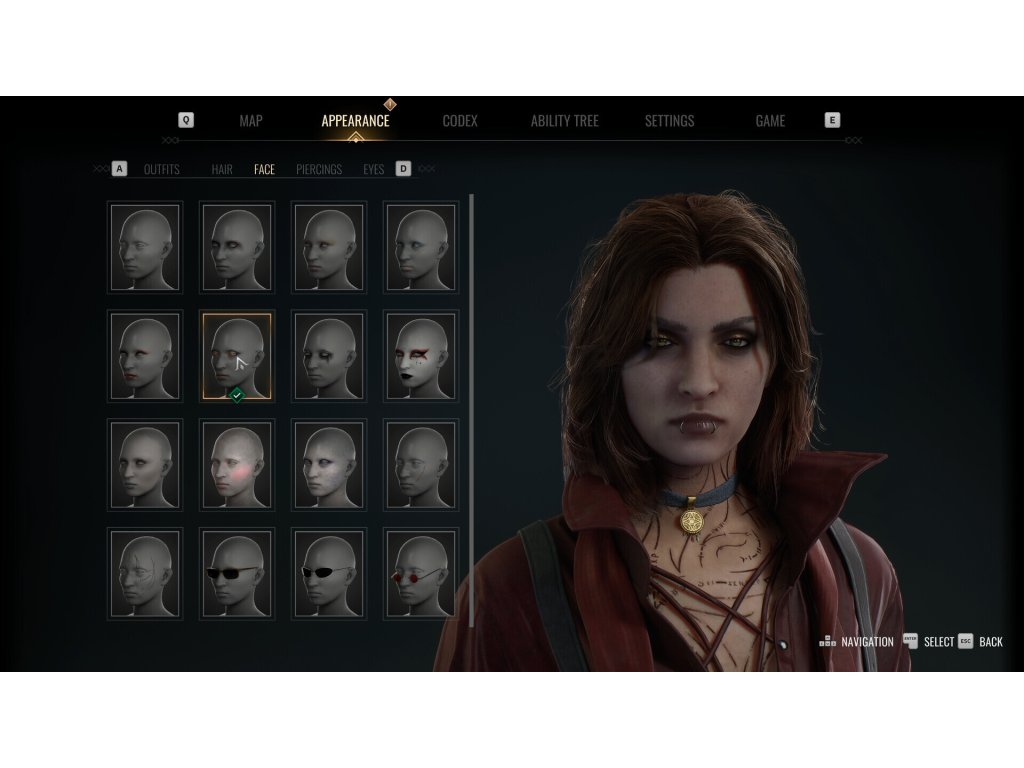This screenshot has height=768, width=1024.
Task: Switch to the Outfits category
Action: [162, 170]
